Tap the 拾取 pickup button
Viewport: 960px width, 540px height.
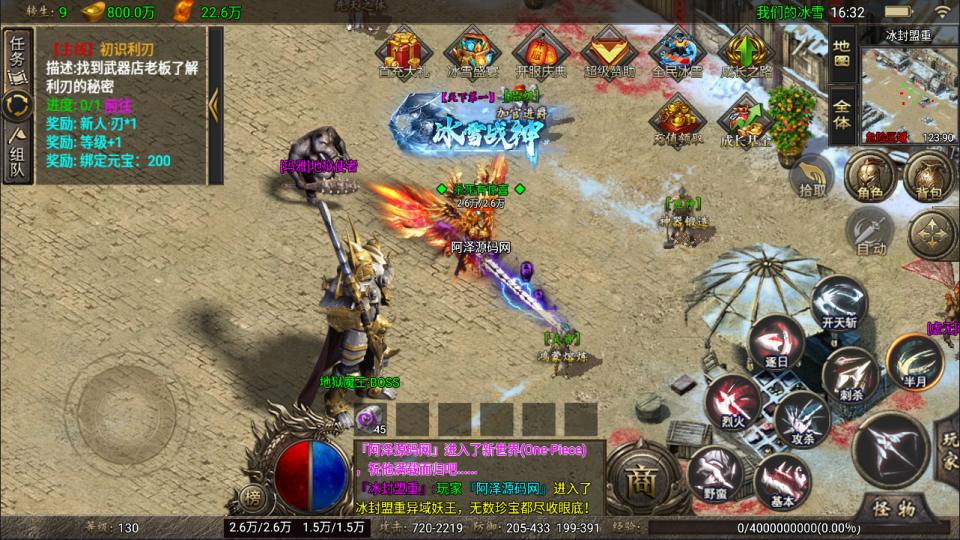pos(808,180)
